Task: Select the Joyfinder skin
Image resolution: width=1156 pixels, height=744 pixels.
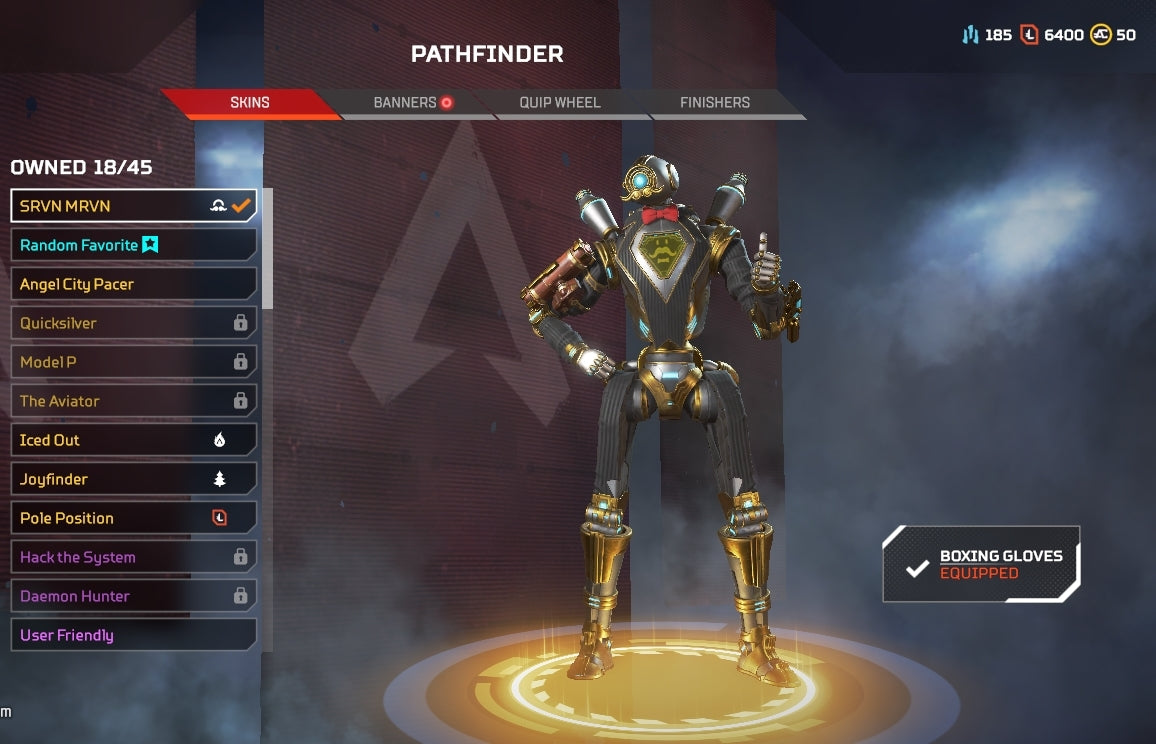Action: (x=133, y=479)
